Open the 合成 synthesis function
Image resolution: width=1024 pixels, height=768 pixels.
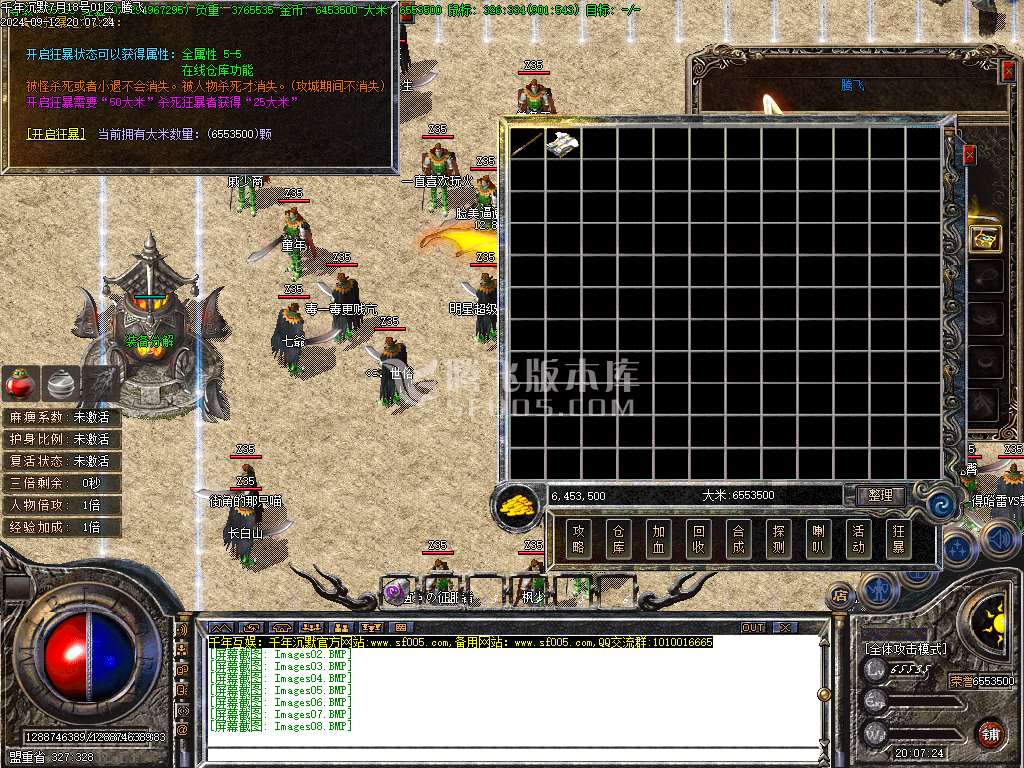coord(737,539)
